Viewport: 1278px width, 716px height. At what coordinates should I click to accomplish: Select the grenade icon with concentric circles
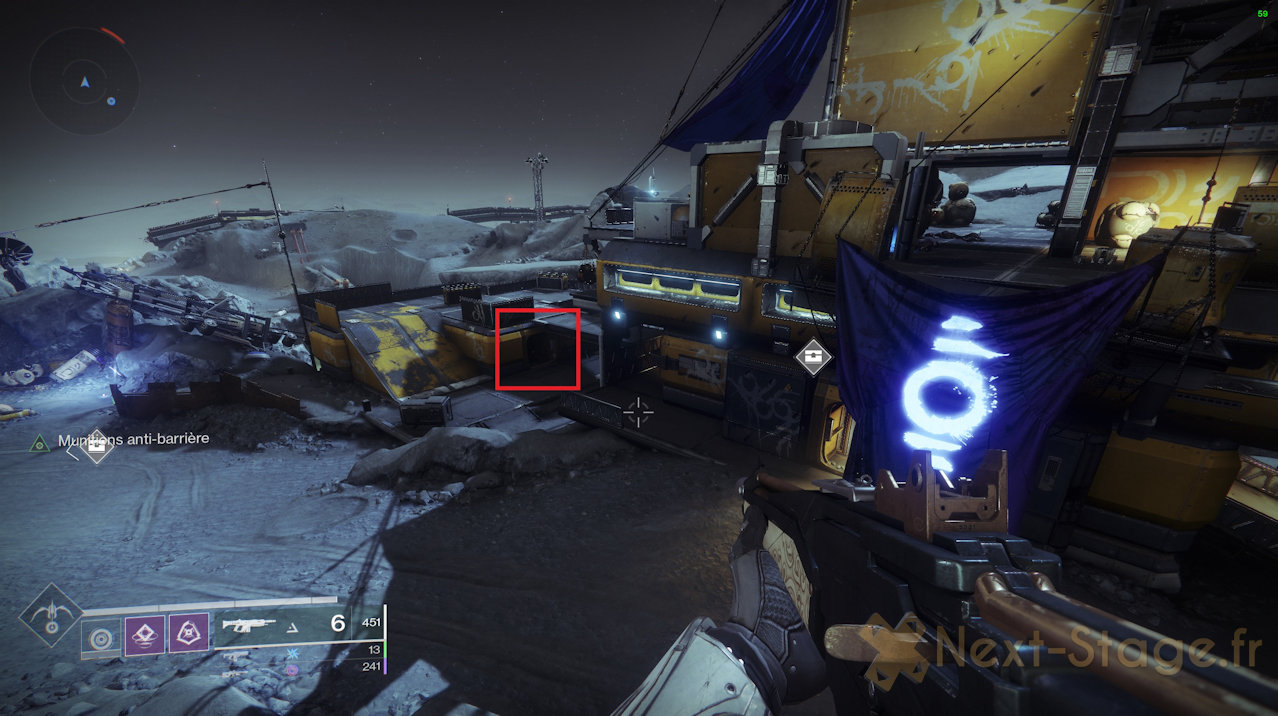(x=100, y=637)
